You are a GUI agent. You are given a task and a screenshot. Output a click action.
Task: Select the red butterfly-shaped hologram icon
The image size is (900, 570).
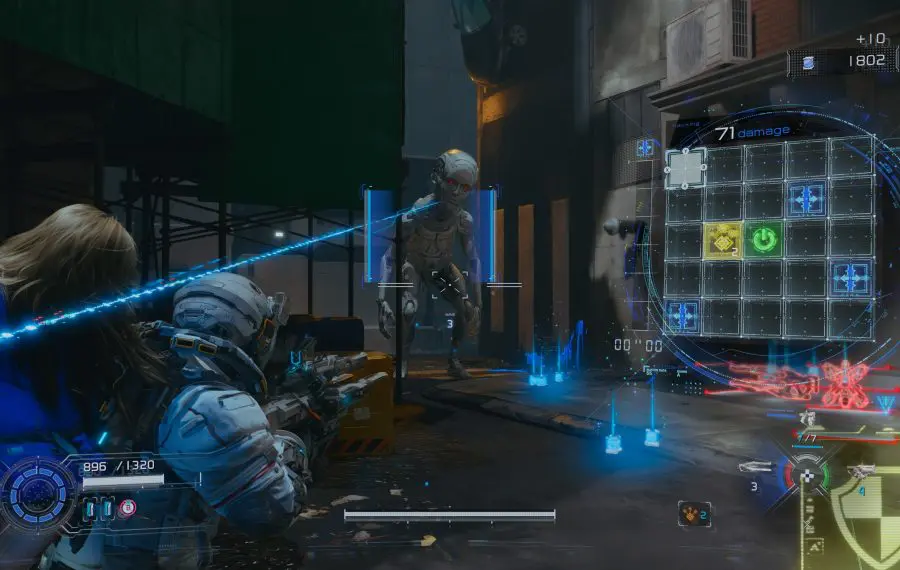[x=843, y=384]
